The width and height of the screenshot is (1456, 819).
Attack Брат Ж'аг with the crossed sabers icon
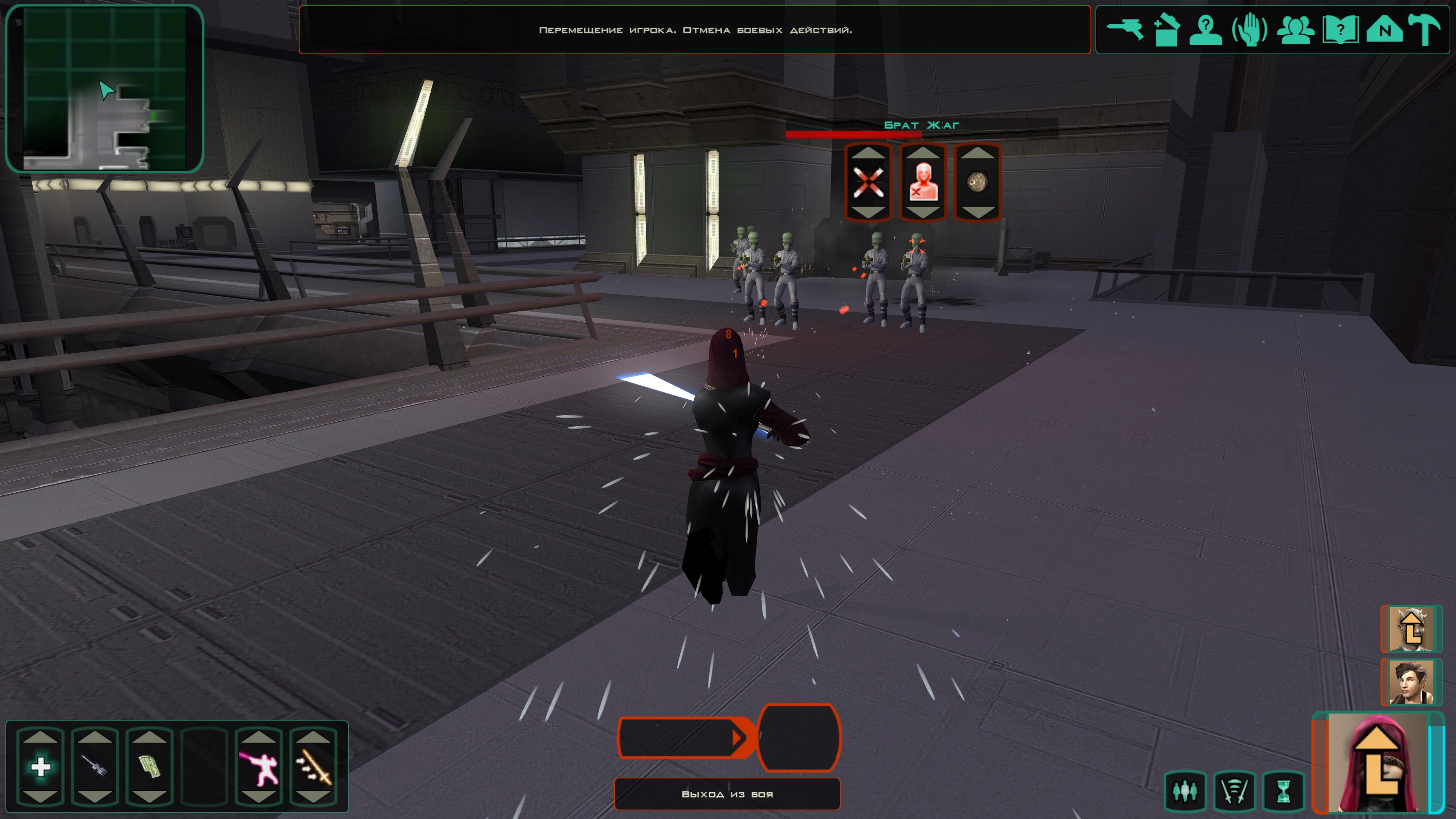click(x=868, y=183)
